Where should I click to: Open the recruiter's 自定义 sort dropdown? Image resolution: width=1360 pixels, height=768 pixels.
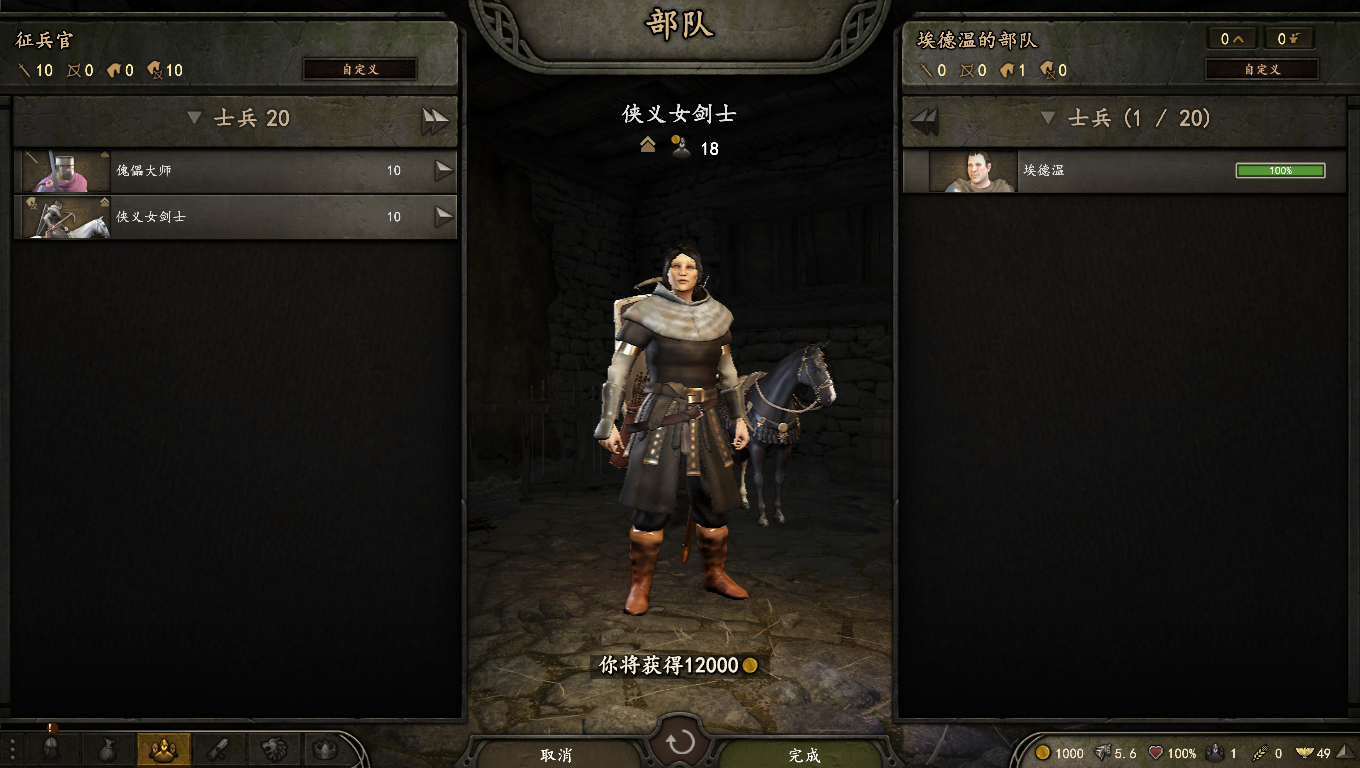[x=360, y=70]
